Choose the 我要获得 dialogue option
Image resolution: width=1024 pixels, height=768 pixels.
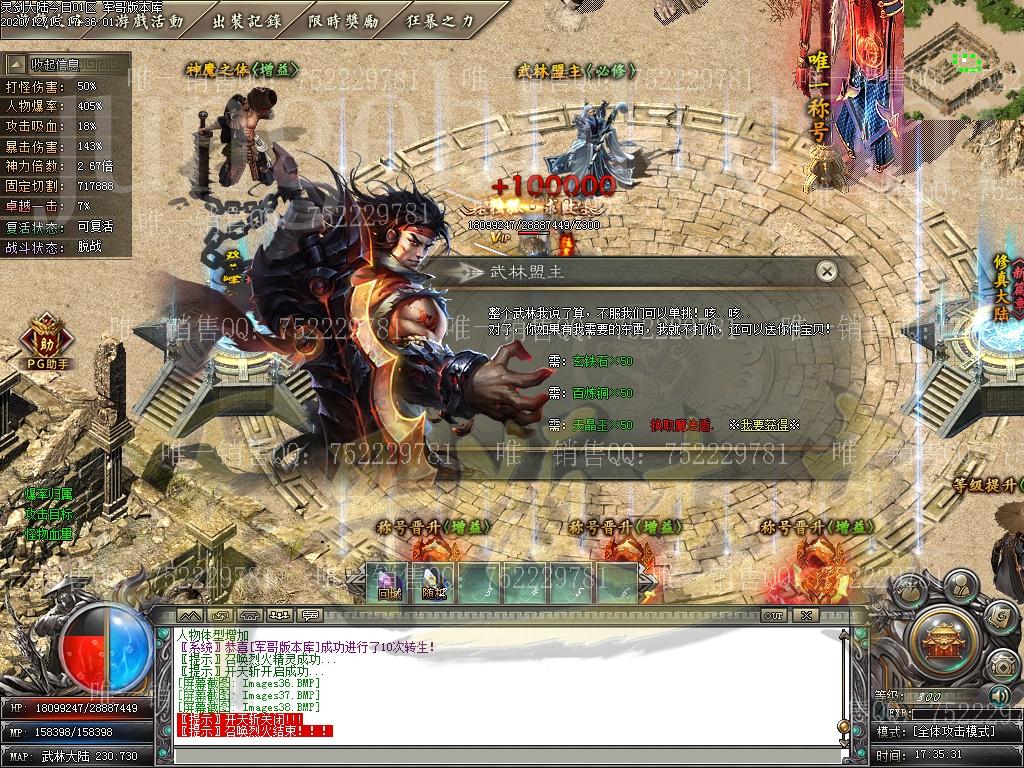(x=765, y=425)
